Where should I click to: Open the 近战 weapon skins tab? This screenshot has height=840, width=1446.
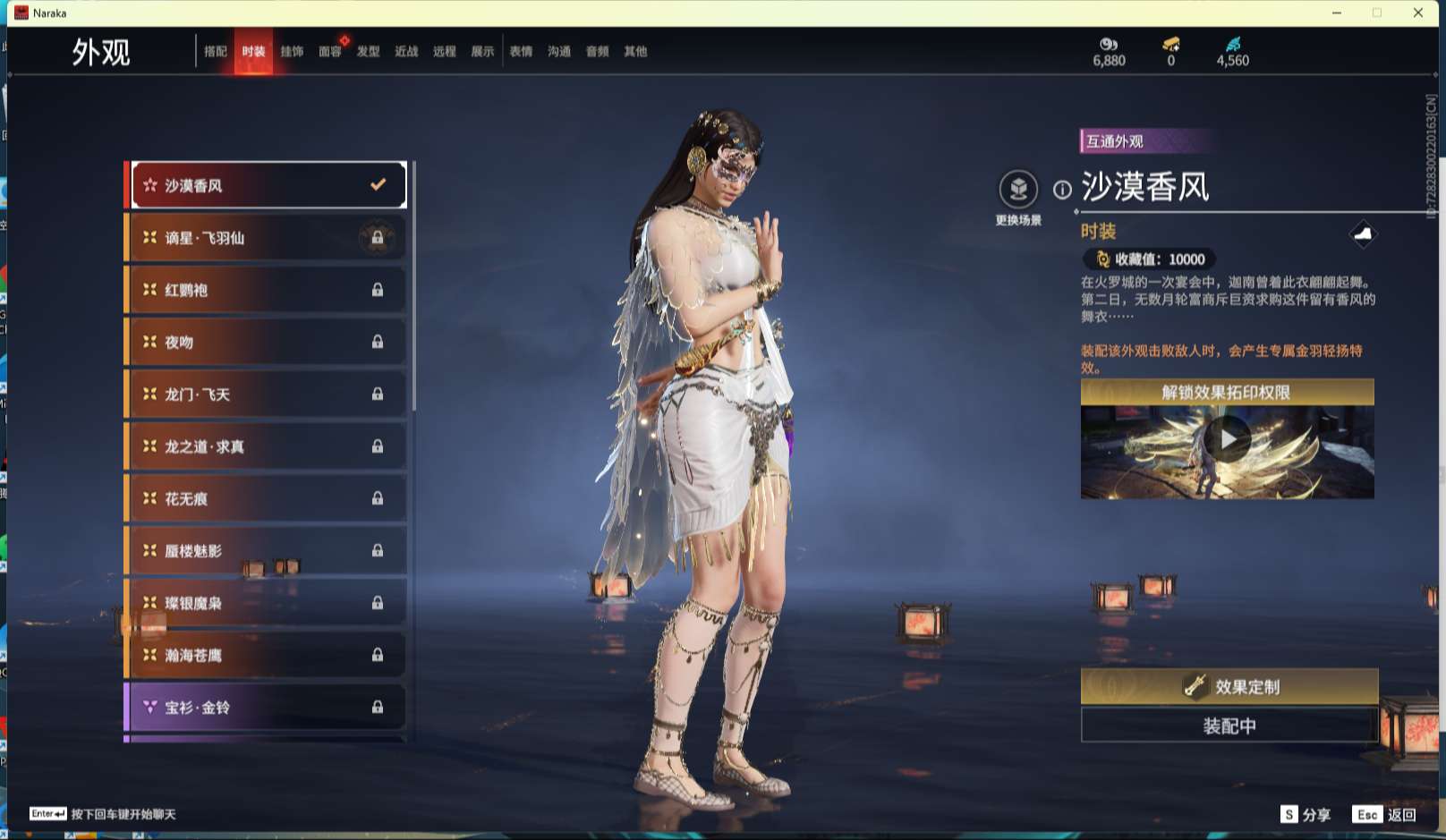pos(406,52)
